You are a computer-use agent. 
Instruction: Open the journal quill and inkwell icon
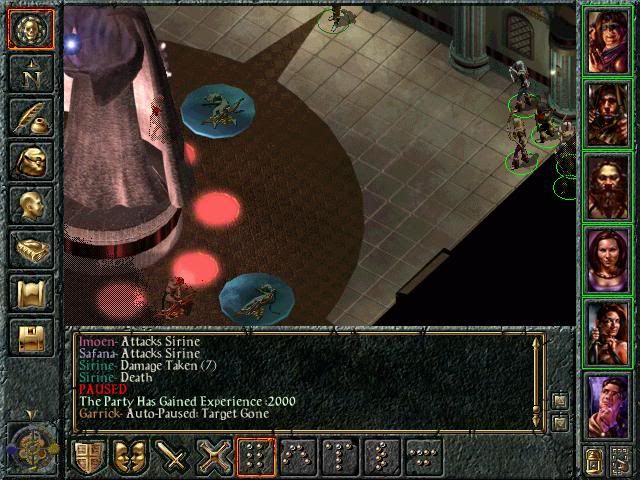(31, 117)
